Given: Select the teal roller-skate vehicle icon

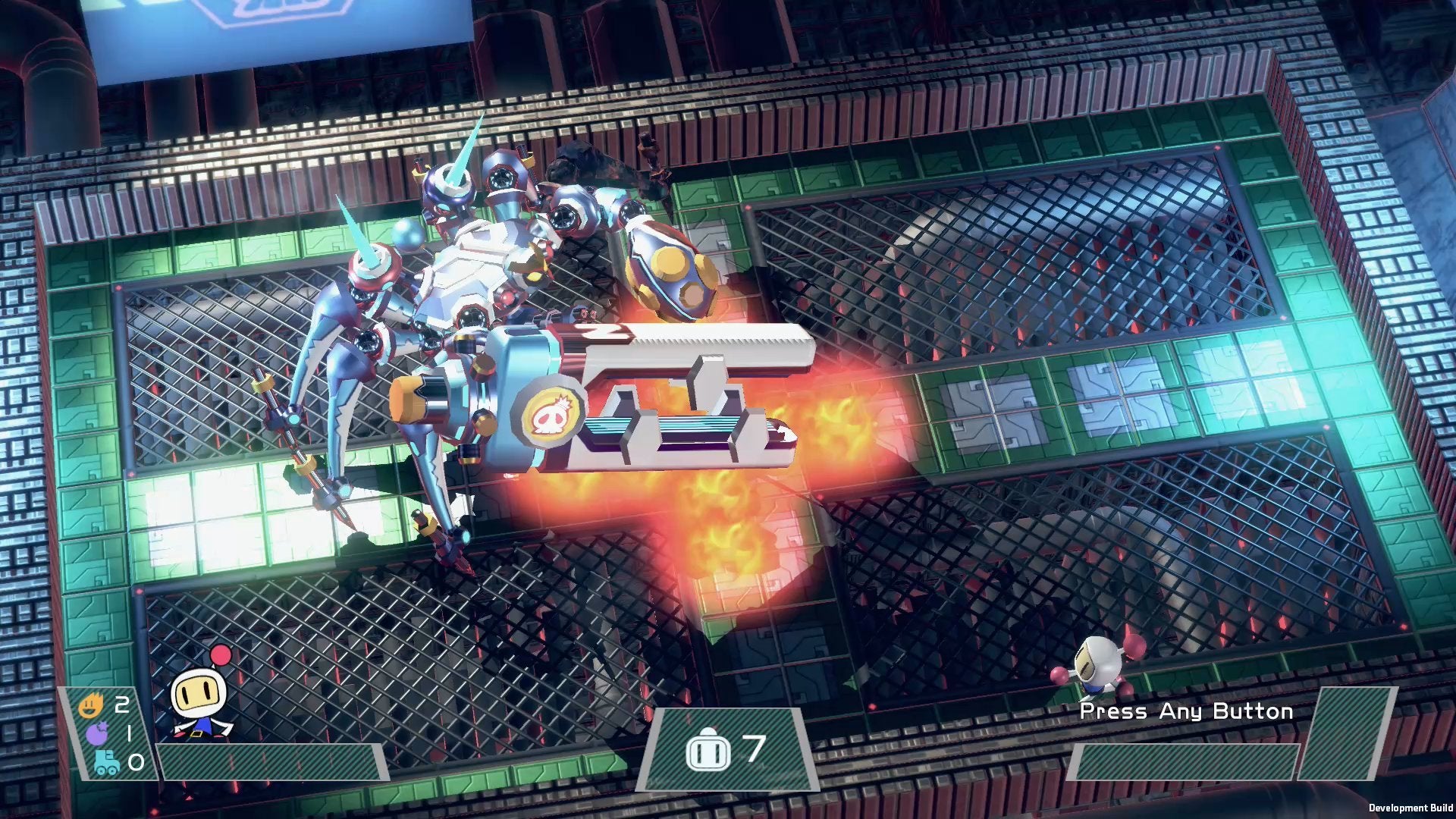Looking at the screenshot, I should [106, 763].
